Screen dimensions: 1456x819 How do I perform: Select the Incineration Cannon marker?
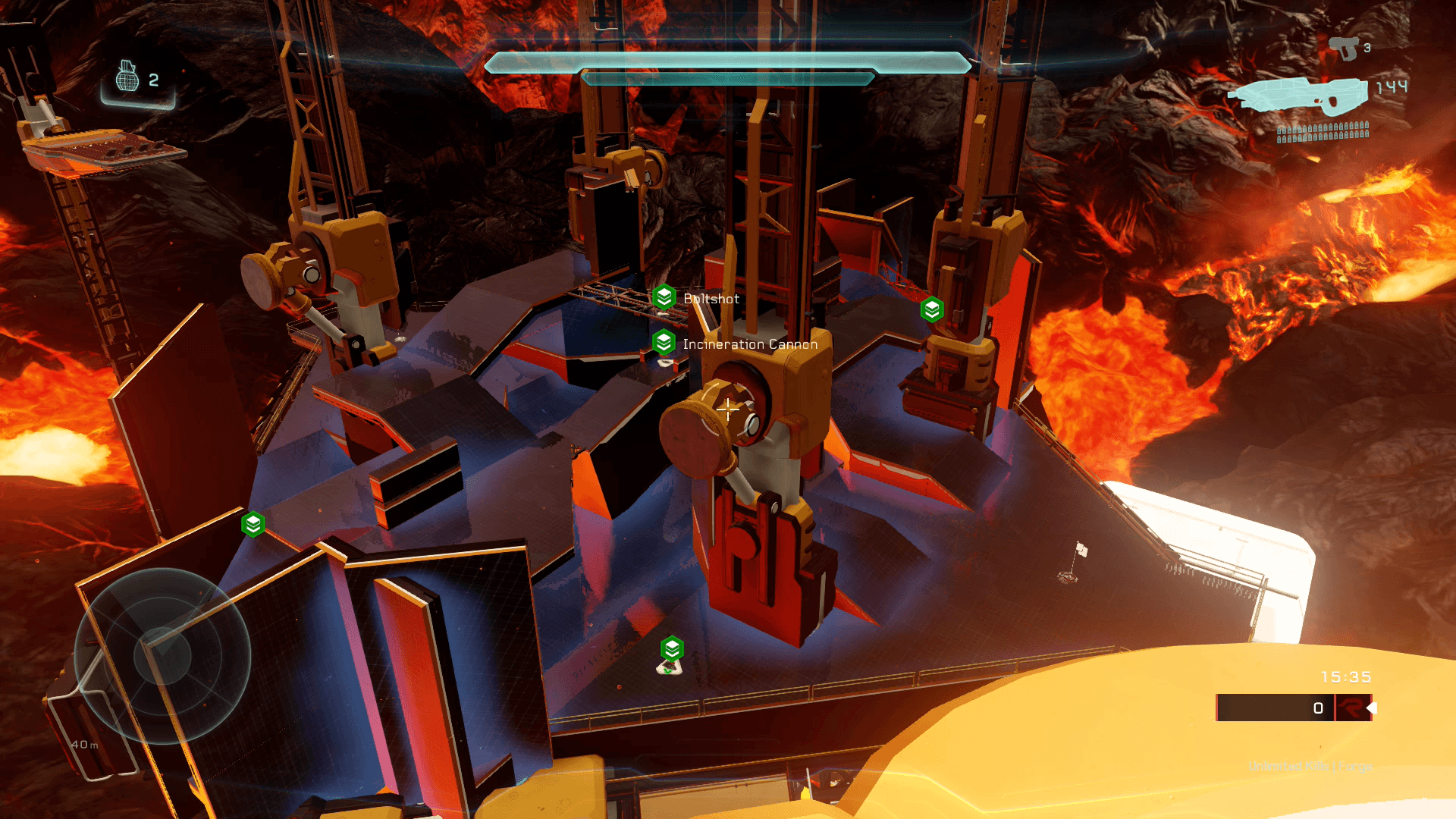pos(664,343)
